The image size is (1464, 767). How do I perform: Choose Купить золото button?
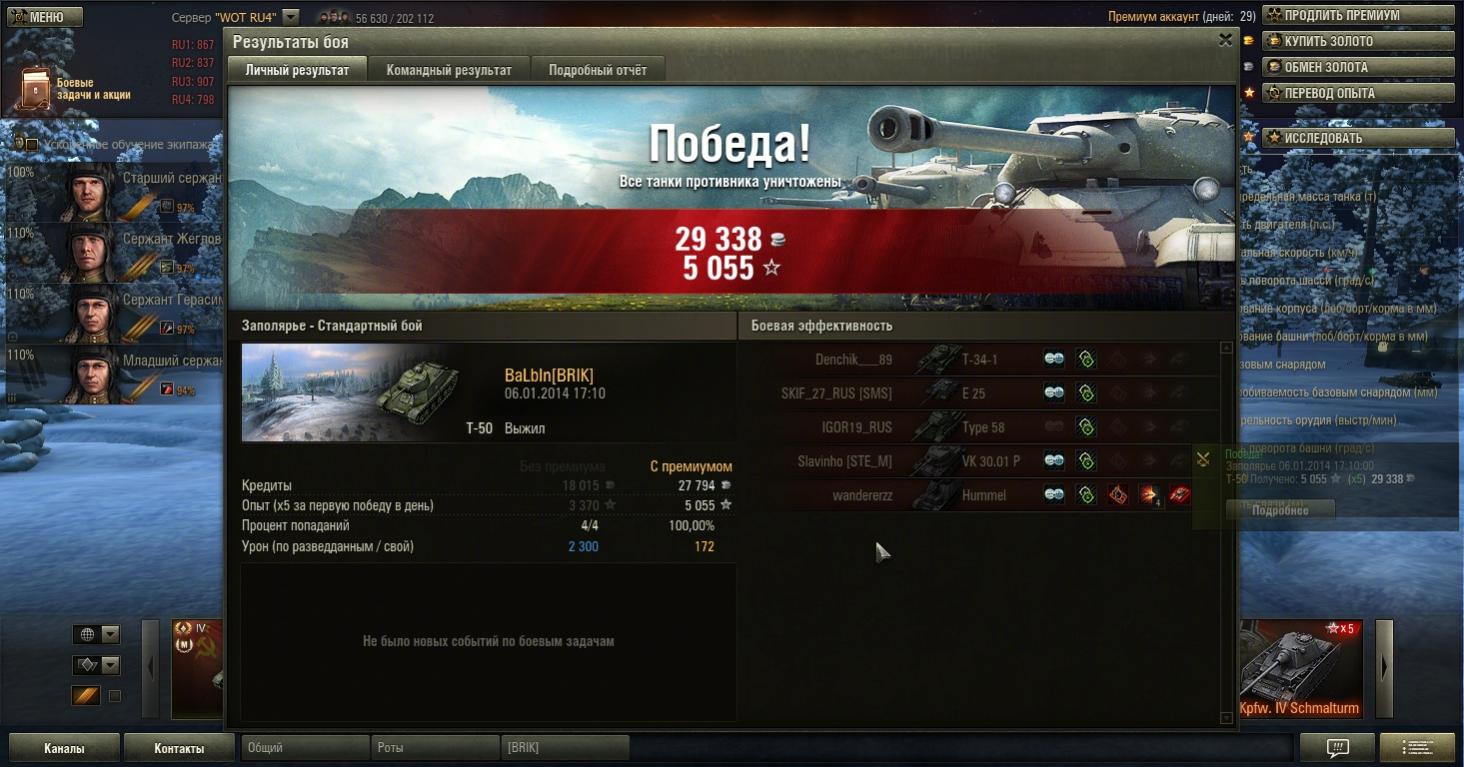pos(1357,42)
